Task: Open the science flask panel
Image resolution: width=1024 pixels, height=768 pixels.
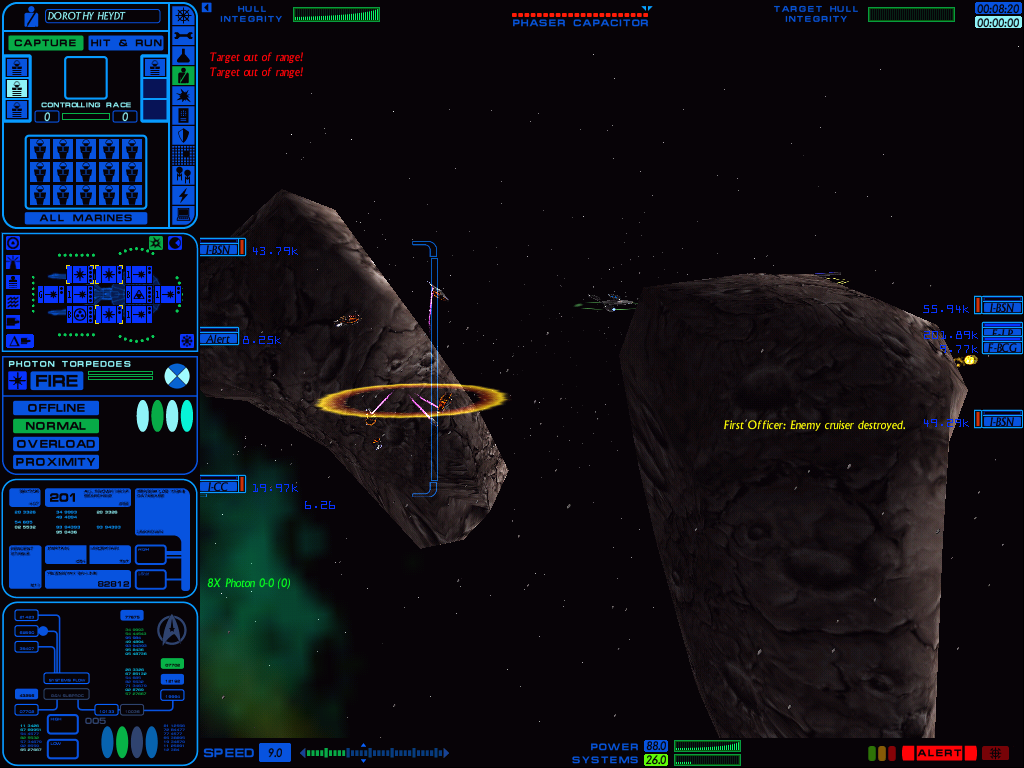Action: (x=183, y=55)
